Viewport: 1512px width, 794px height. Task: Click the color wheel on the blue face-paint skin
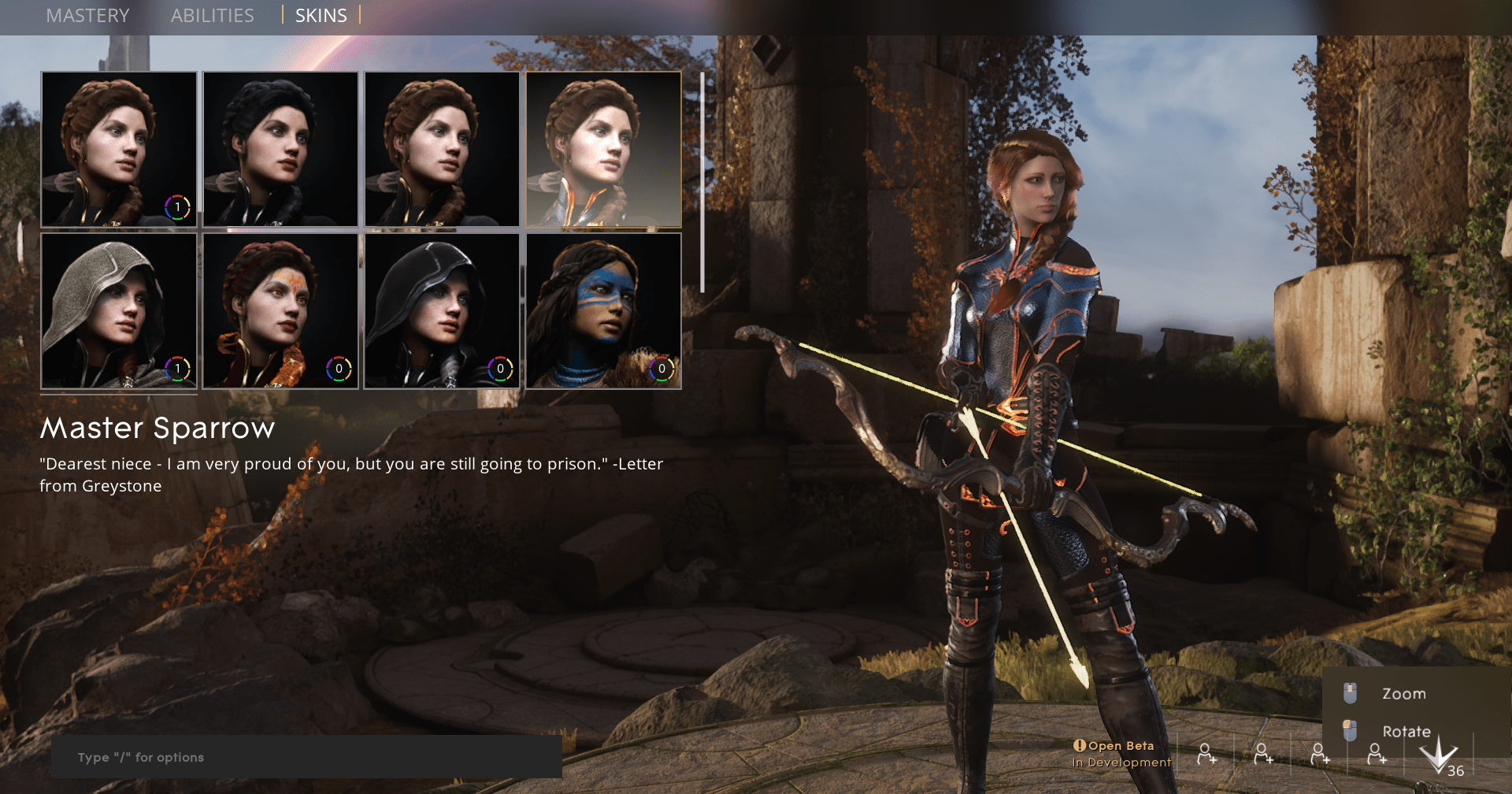[x=660, y=368]
